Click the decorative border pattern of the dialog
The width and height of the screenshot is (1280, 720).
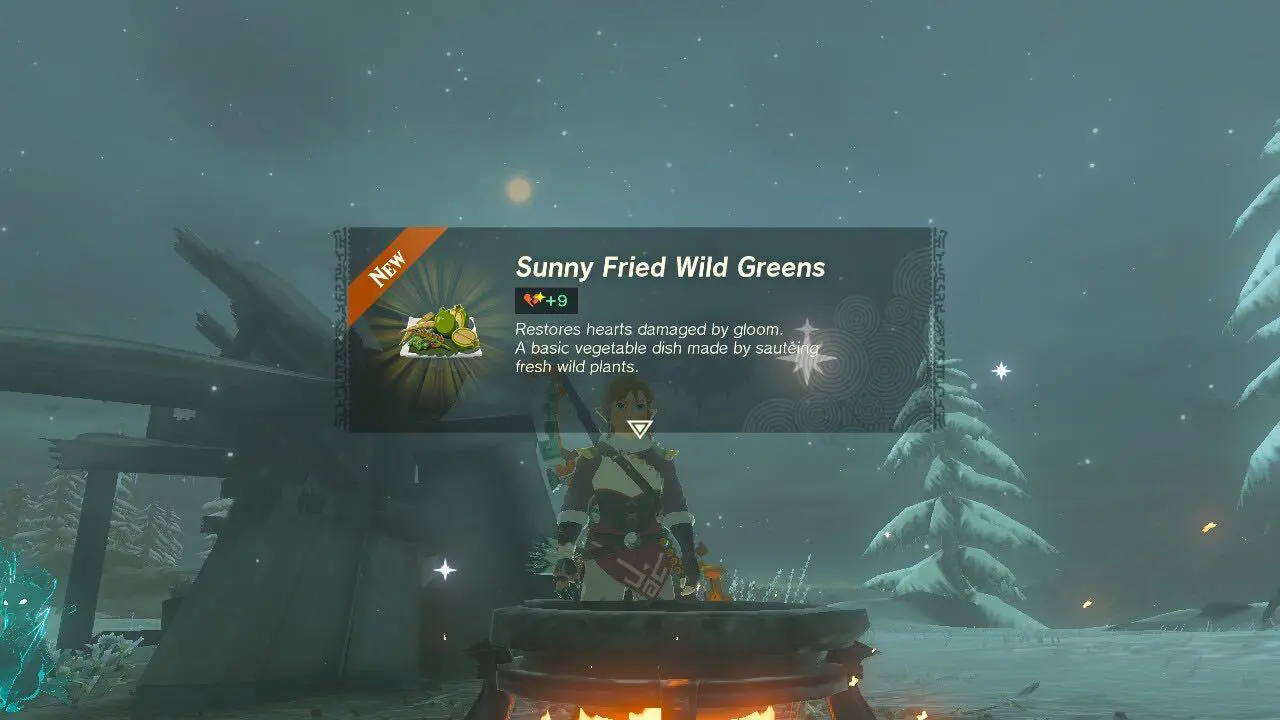click(x=940, y=330)
